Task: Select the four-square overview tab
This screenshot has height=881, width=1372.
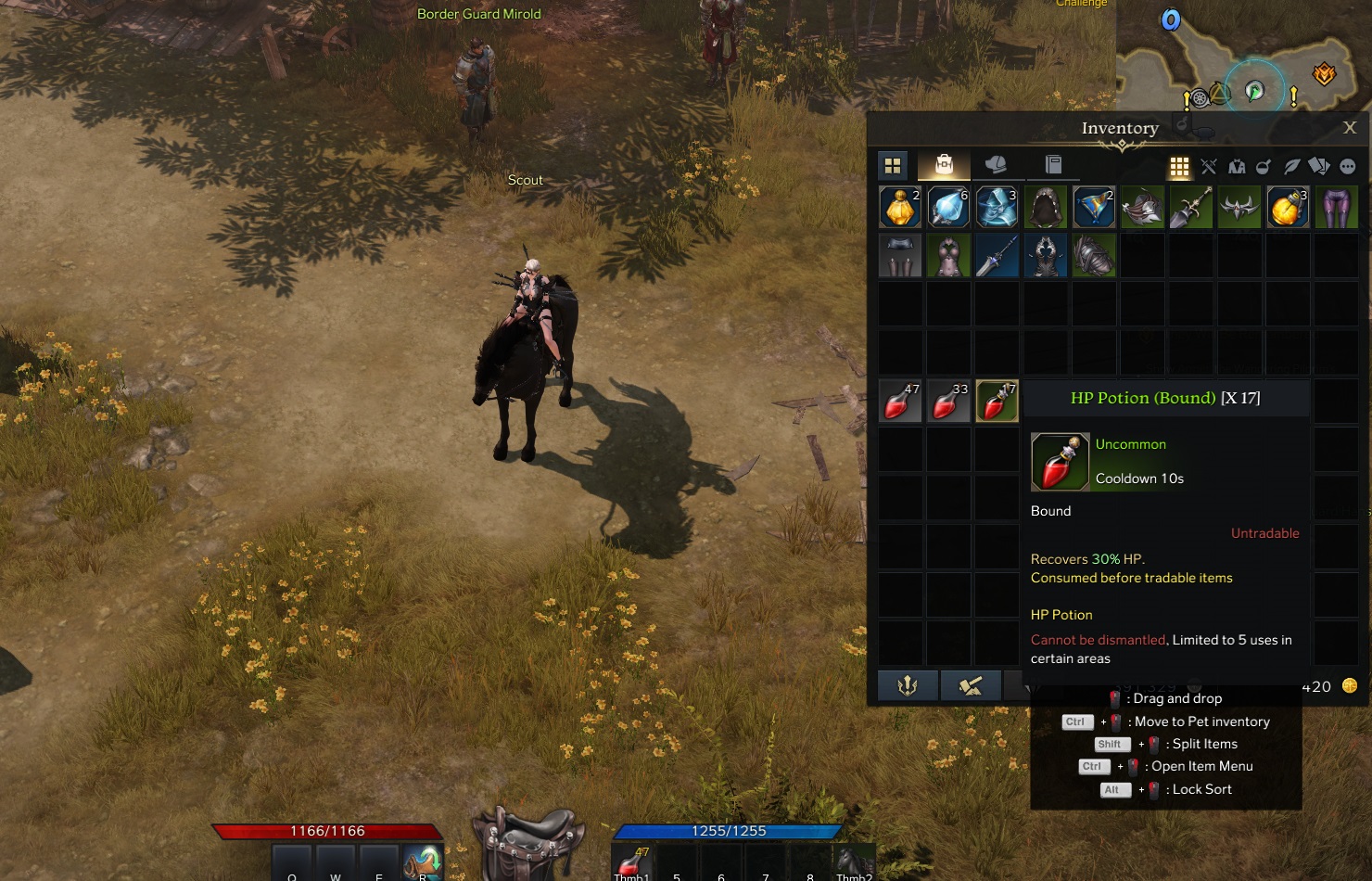Action: coord(893,166)
